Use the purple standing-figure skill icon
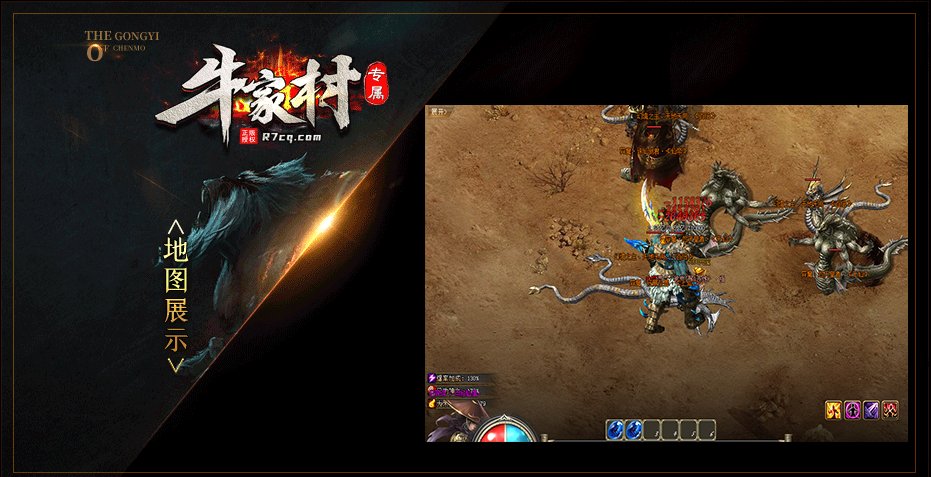Screen dimensions: 931x477 [x=852, y=409]
